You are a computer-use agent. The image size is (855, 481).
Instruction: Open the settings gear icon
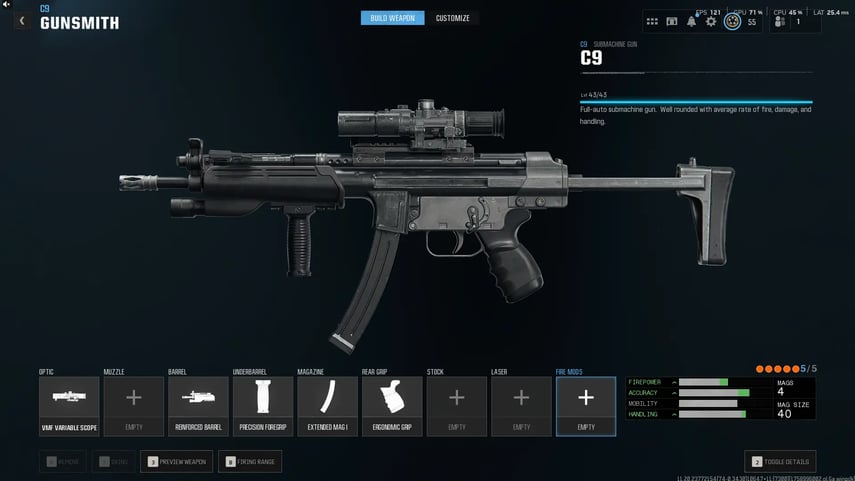(711, 21)
